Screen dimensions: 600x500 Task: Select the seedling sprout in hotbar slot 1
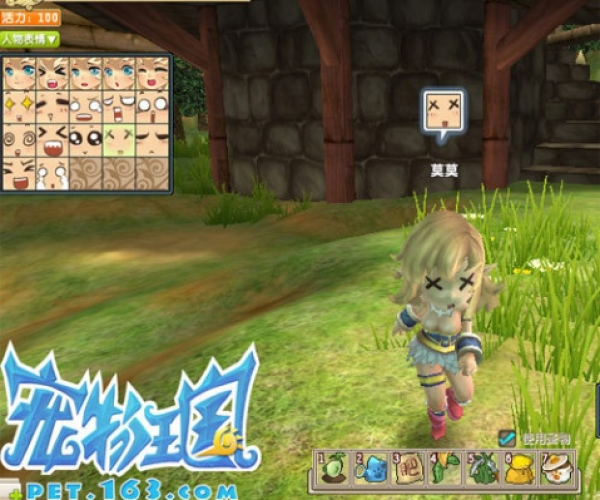[x=332, y=467]
